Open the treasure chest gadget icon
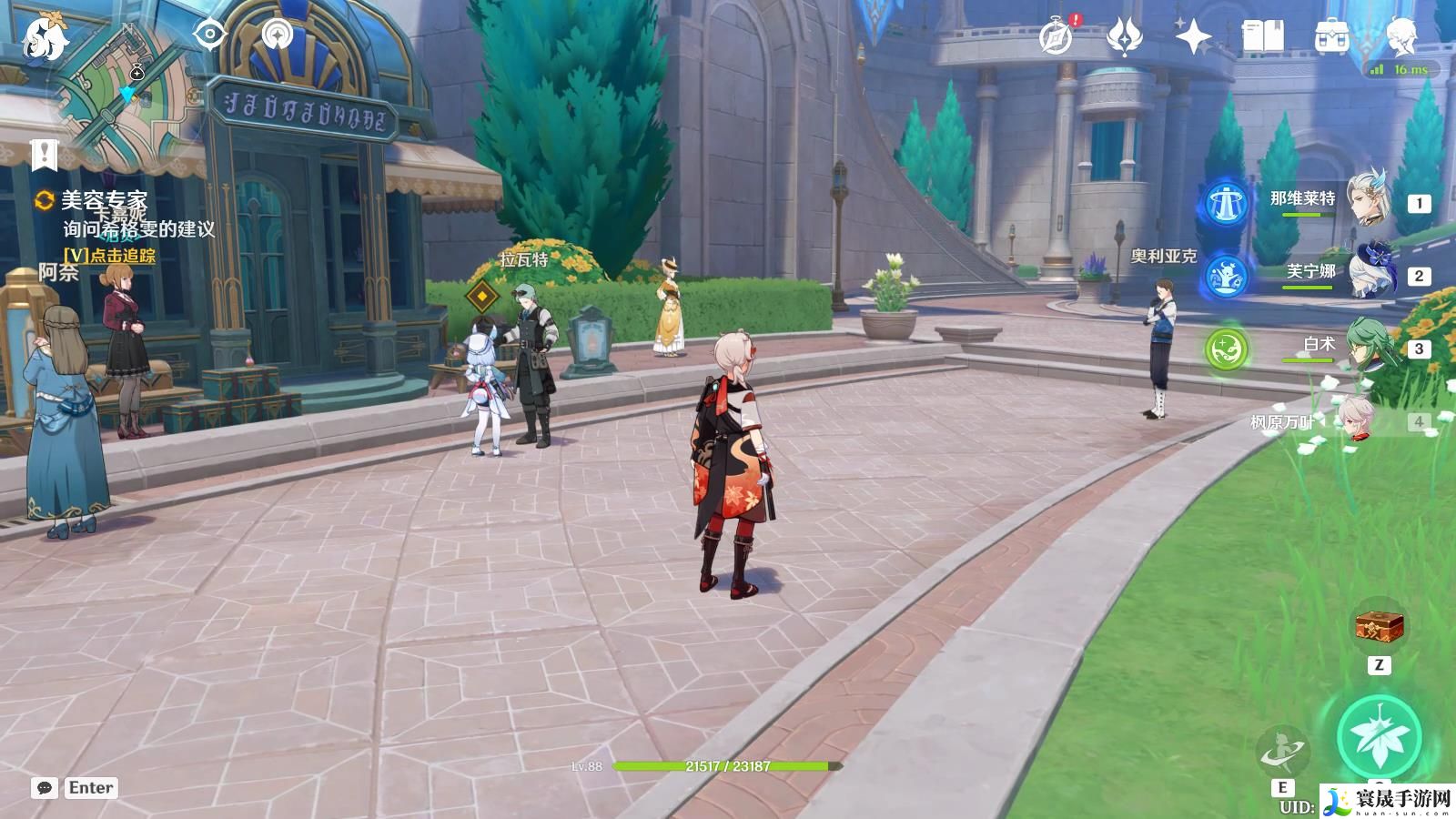Image resolution: width=1456 pixels, height=819 pixels. click(1379, 626)
